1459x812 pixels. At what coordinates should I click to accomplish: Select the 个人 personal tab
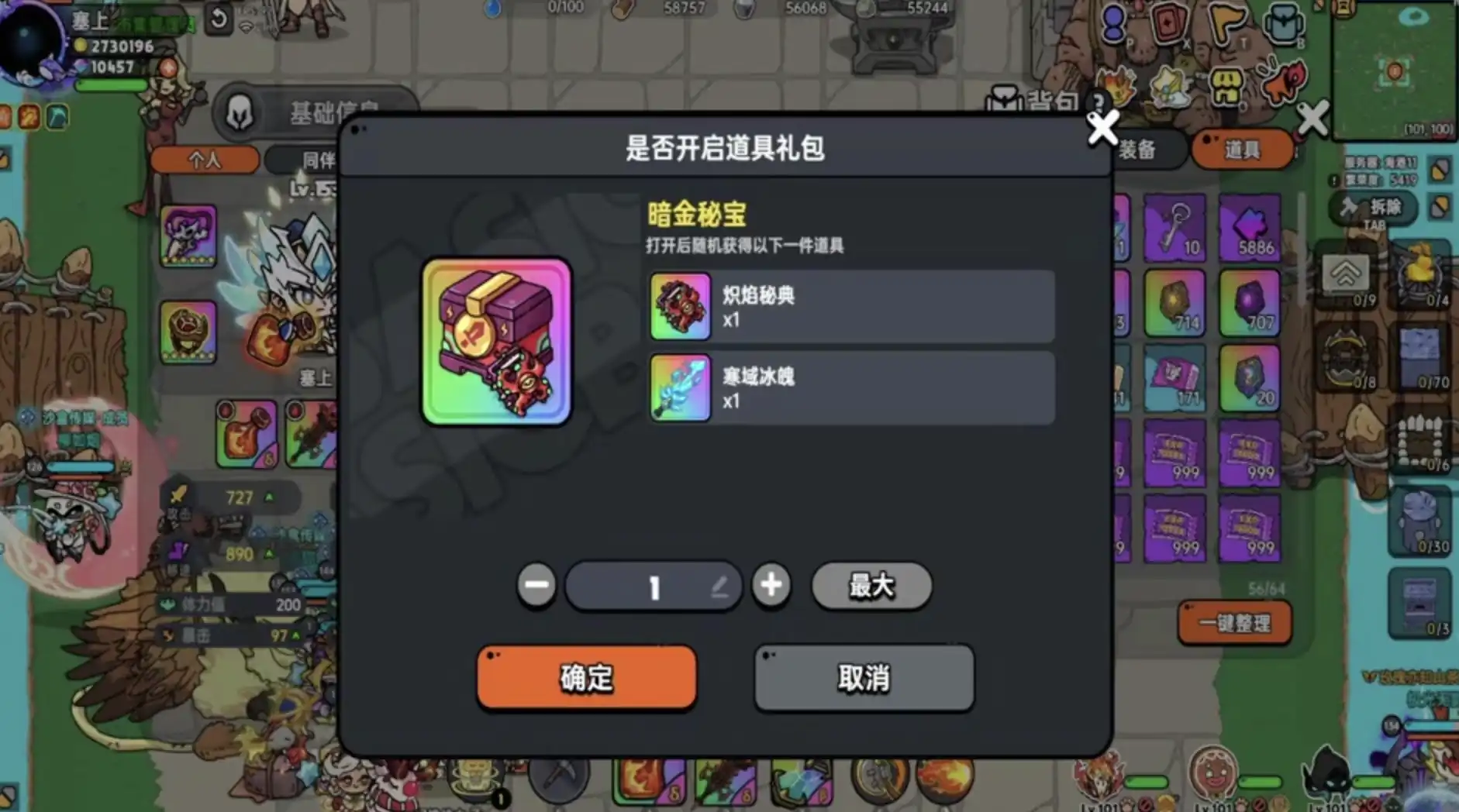click(204, 160)
